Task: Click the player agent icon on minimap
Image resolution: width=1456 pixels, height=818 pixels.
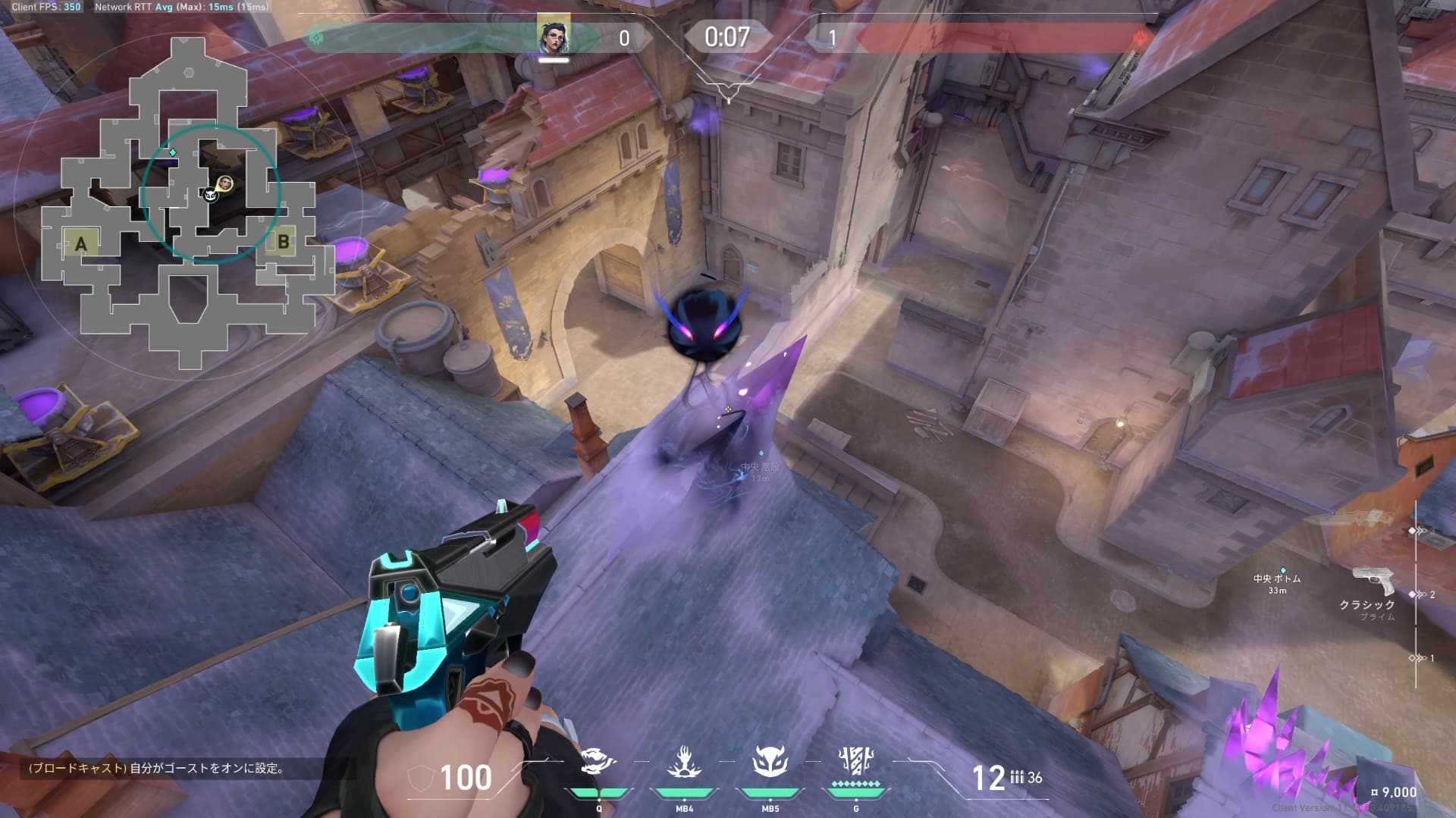Action: 225,183
